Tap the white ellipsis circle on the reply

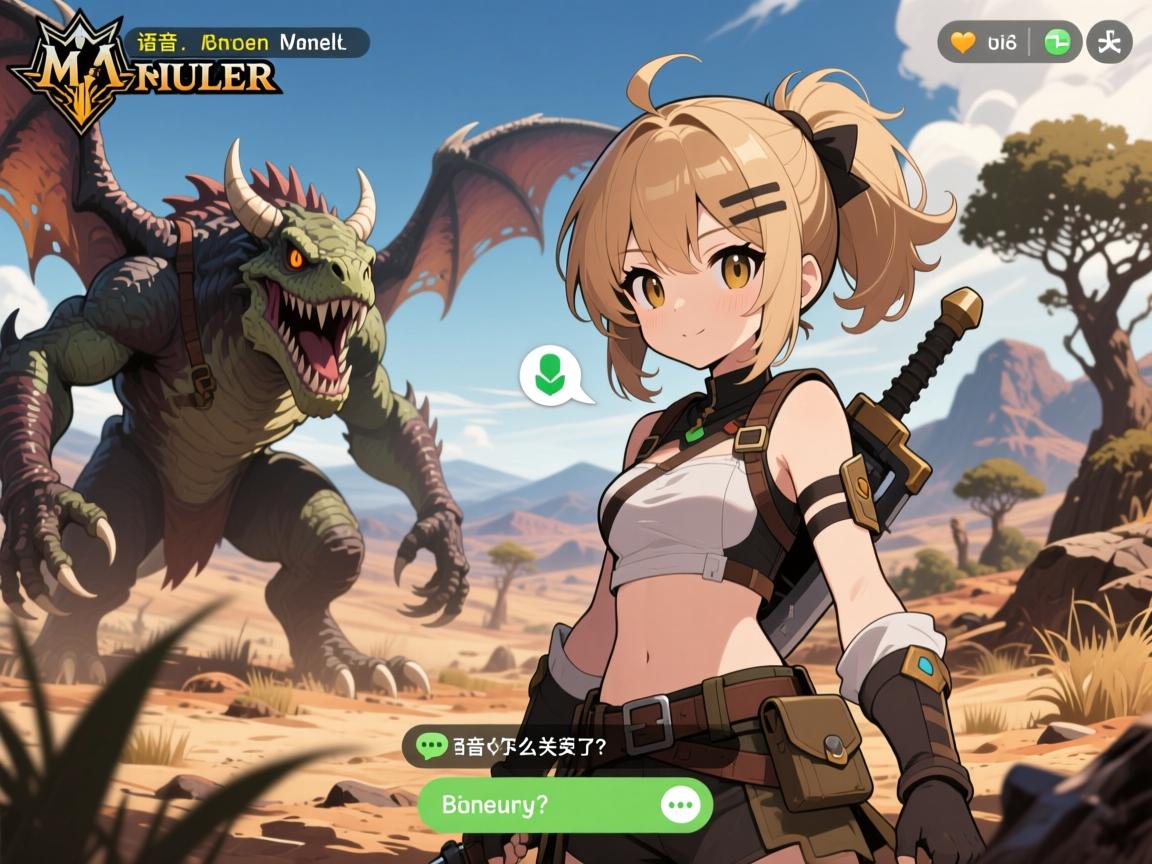coord(682,805)
